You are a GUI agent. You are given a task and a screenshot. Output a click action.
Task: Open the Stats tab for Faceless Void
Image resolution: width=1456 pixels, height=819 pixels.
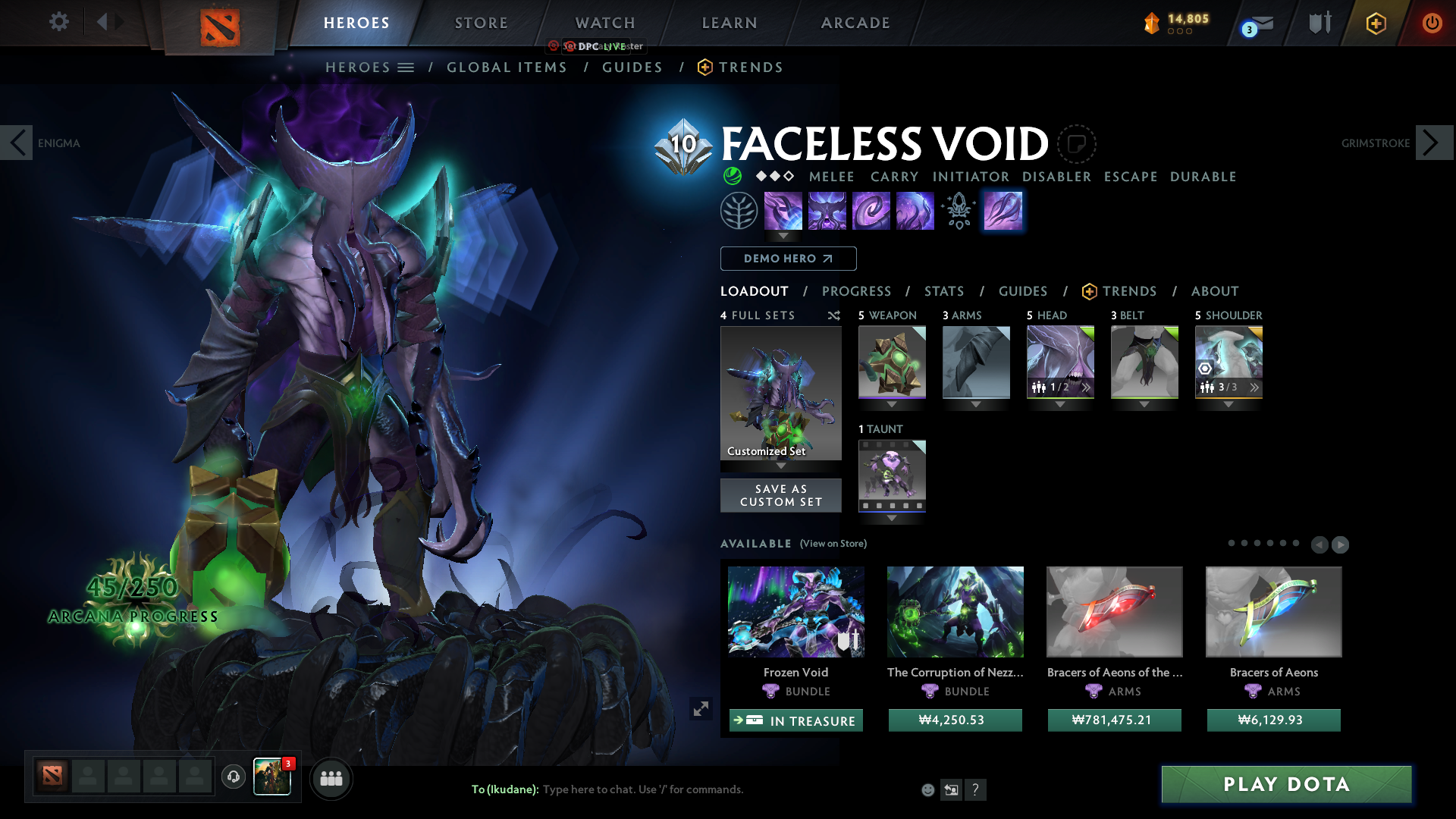[x=943, y=291]
